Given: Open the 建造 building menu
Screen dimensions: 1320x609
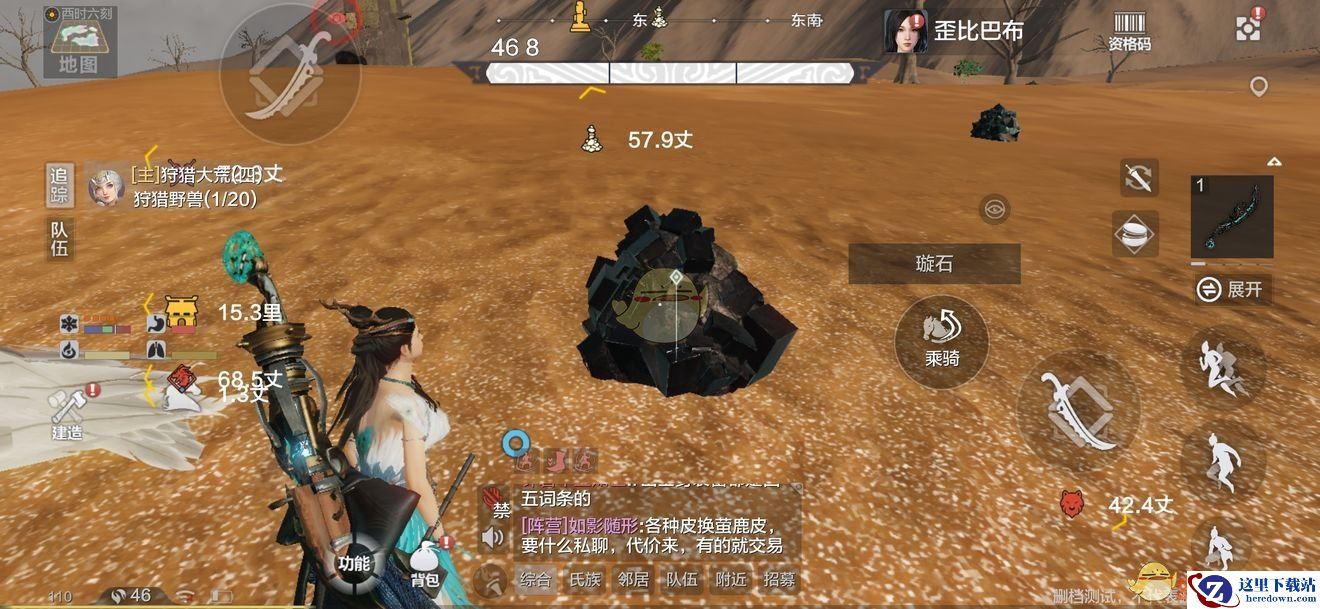Looking at the screenshot, I should coord(67,413).
